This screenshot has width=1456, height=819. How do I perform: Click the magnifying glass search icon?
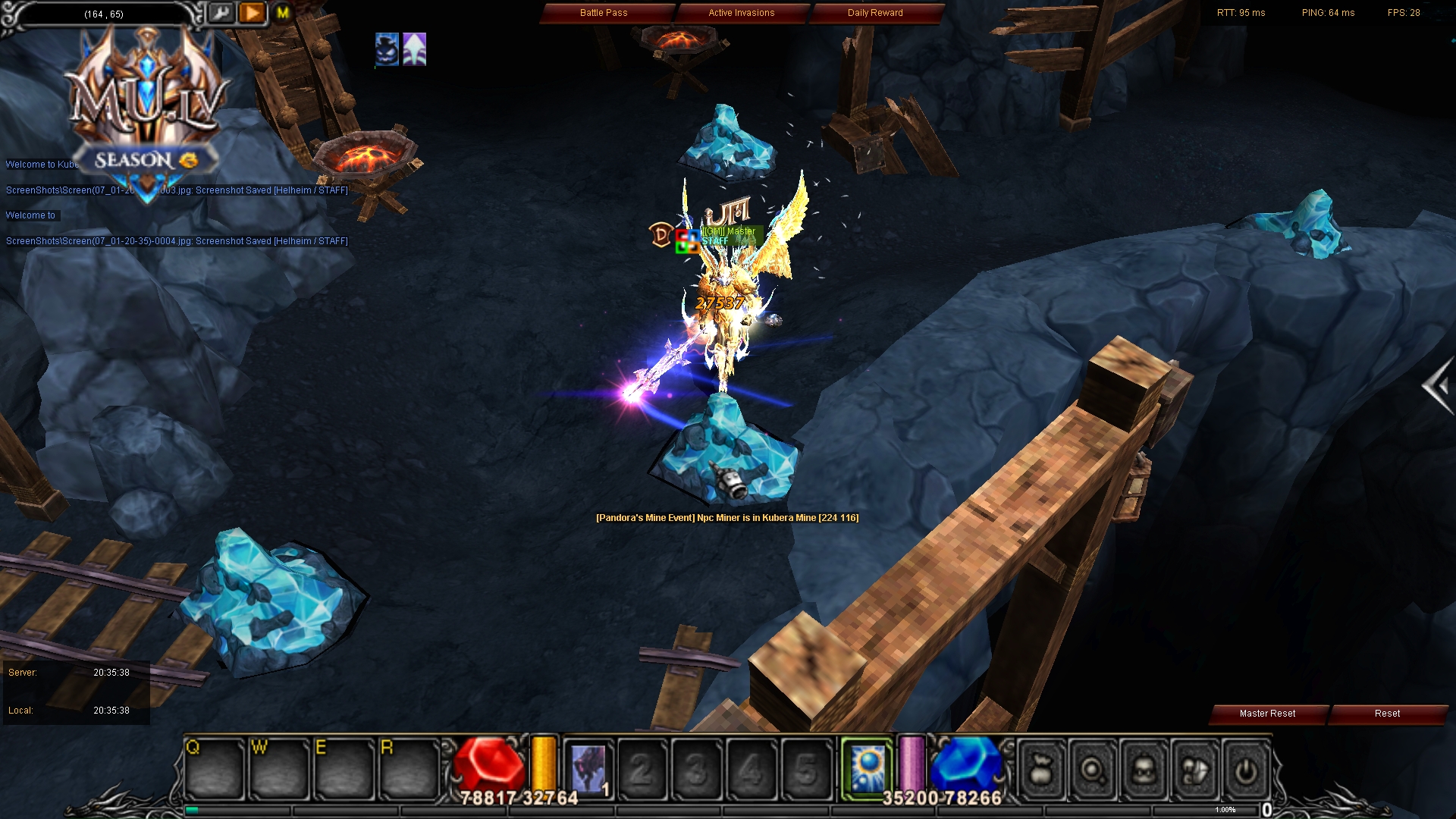pyautogui.click(x=1091, y=770)
